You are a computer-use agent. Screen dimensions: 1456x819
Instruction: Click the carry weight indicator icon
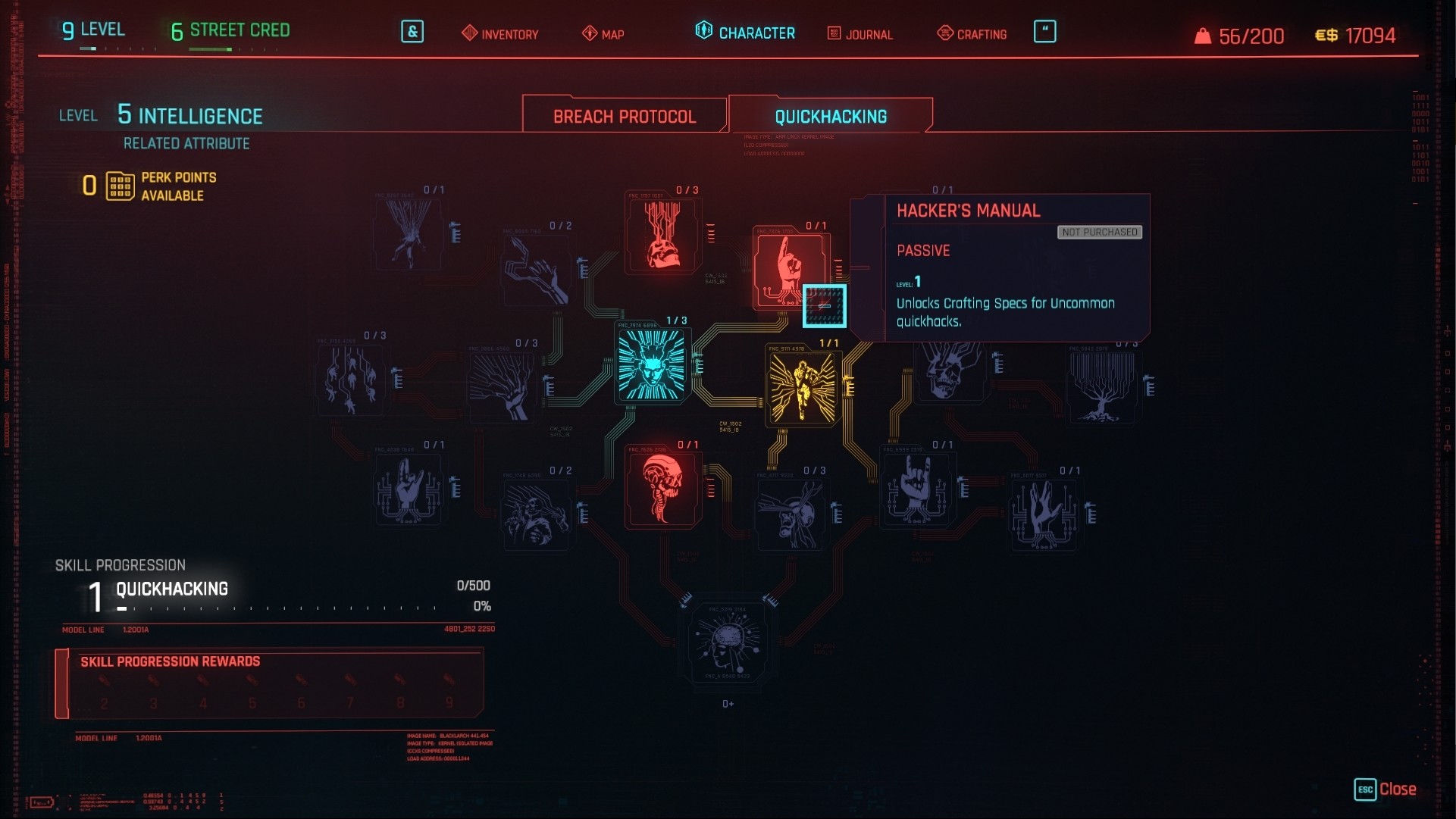tap(1204, 34)
